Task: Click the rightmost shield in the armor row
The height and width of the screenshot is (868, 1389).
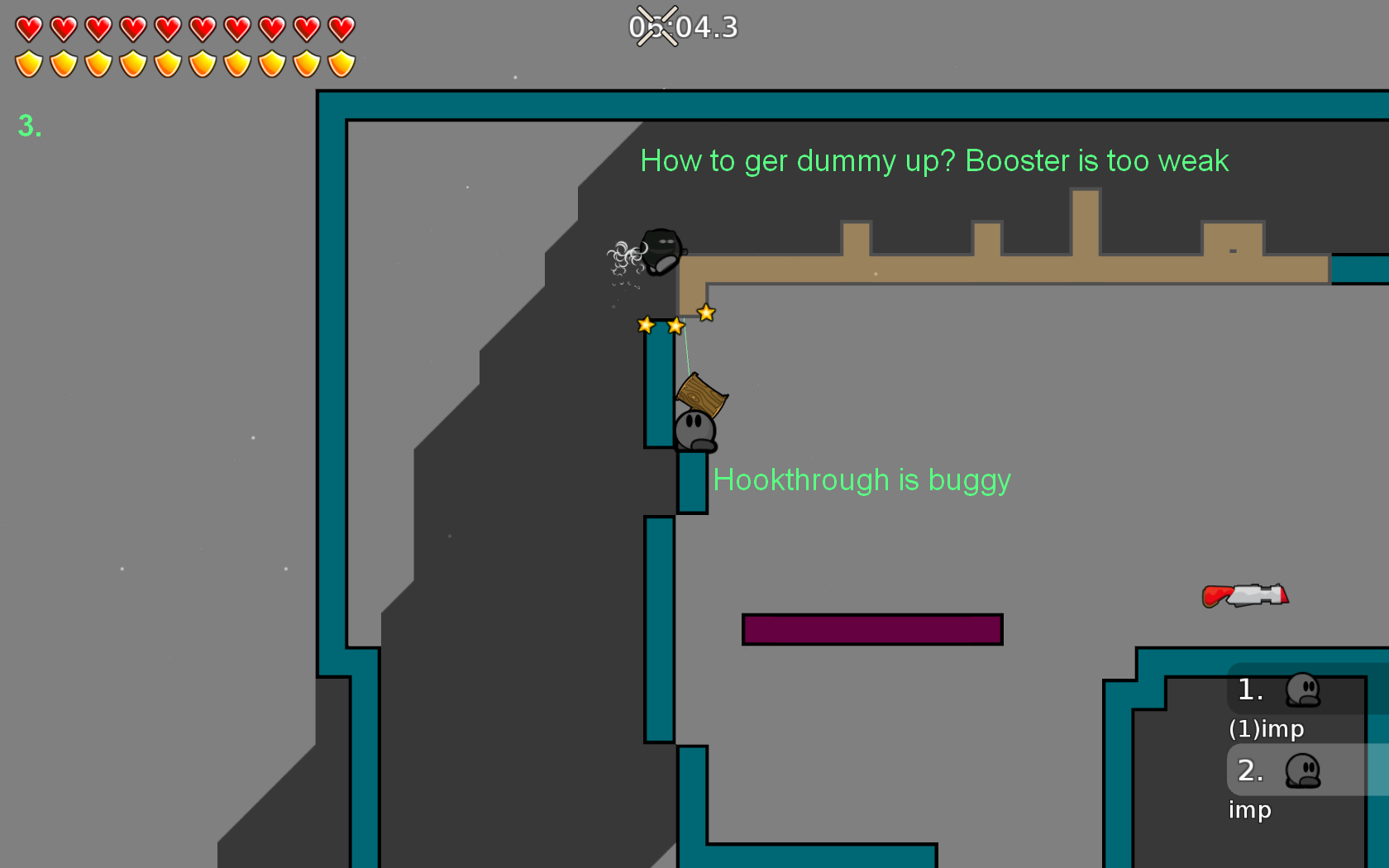Action: [340, 63]
